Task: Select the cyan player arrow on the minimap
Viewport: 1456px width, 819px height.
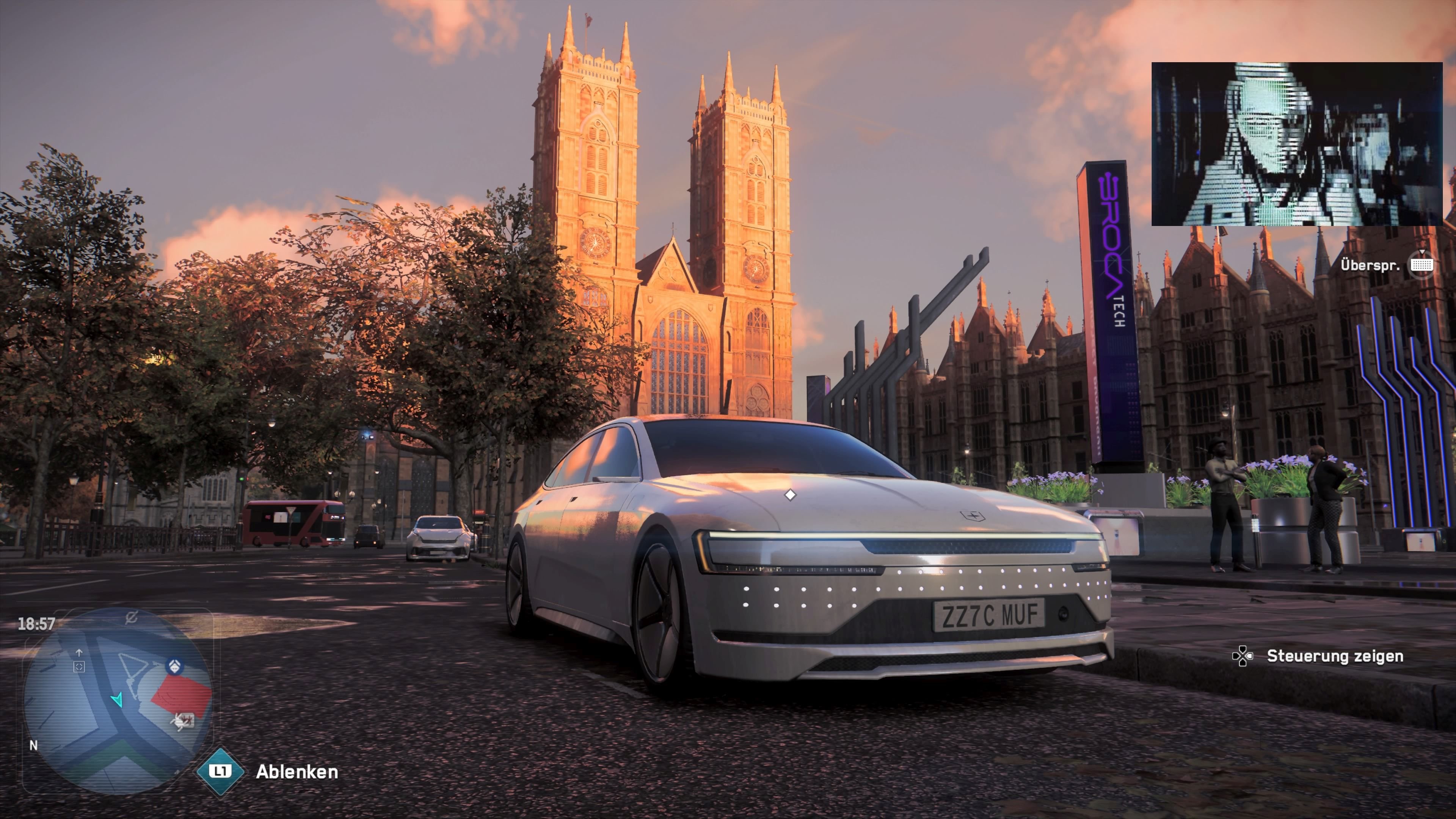Action: point(118,701)
